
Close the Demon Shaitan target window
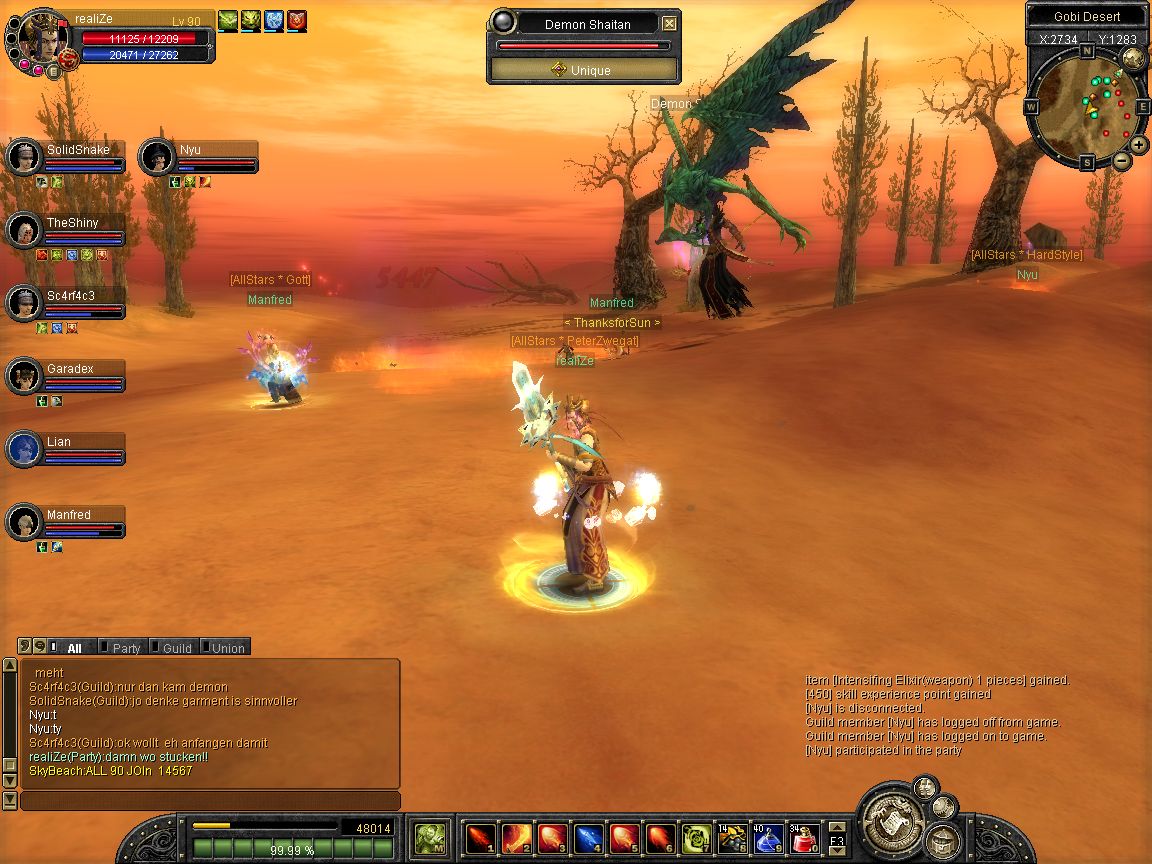click(x=669, y=24)
